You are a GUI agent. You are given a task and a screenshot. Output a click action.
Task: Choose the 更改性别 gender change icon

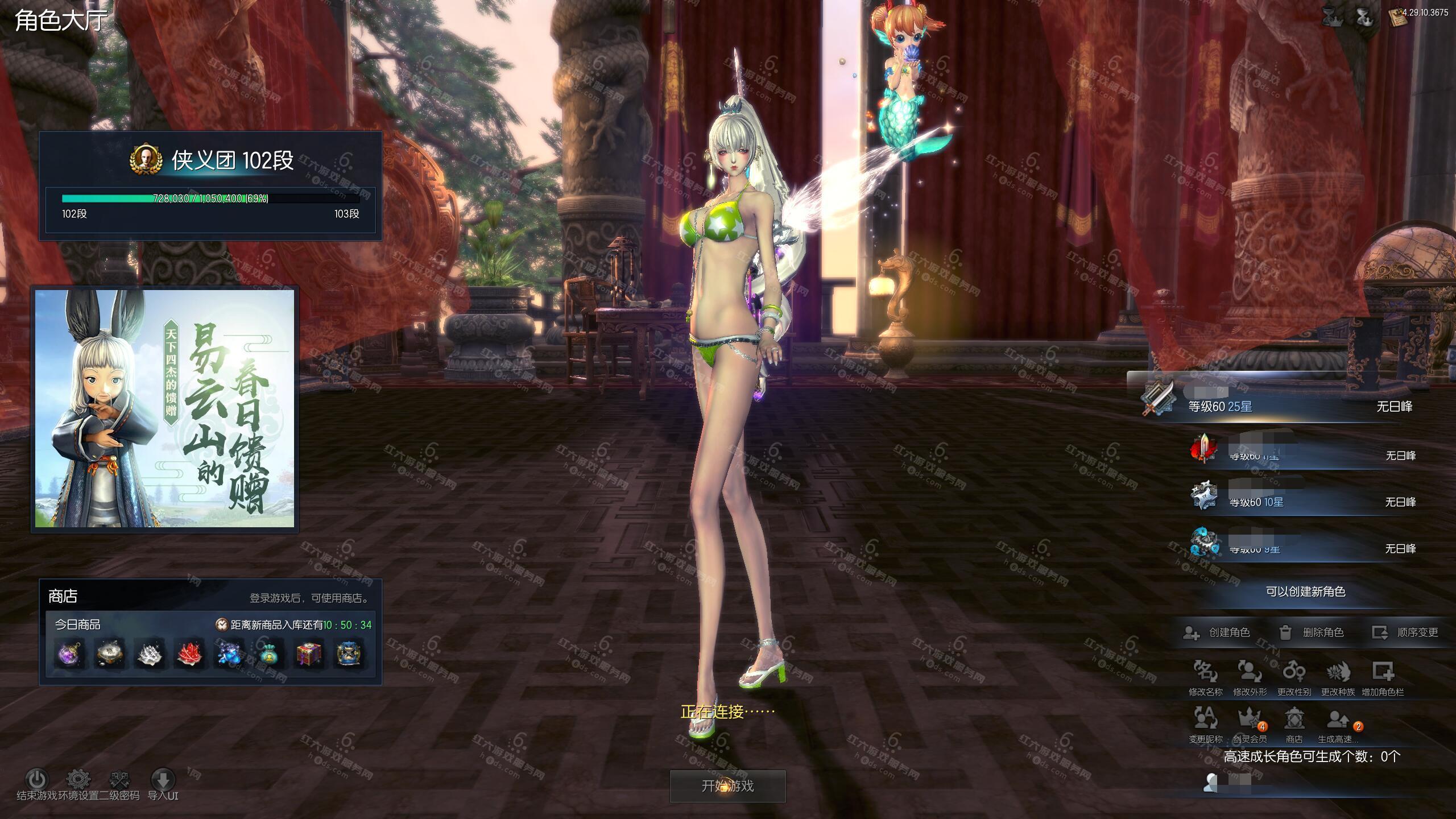[x=1294, y=677]
